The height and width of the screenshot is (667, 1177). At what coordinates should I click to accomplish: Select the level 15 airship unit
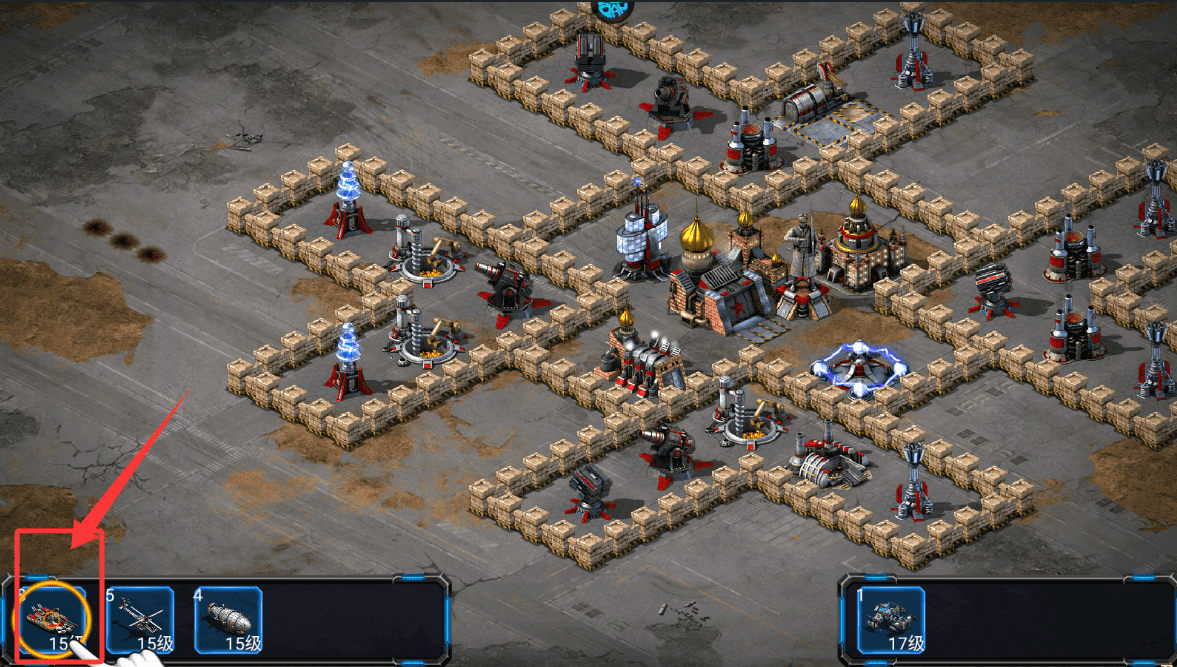click(227, 619)
